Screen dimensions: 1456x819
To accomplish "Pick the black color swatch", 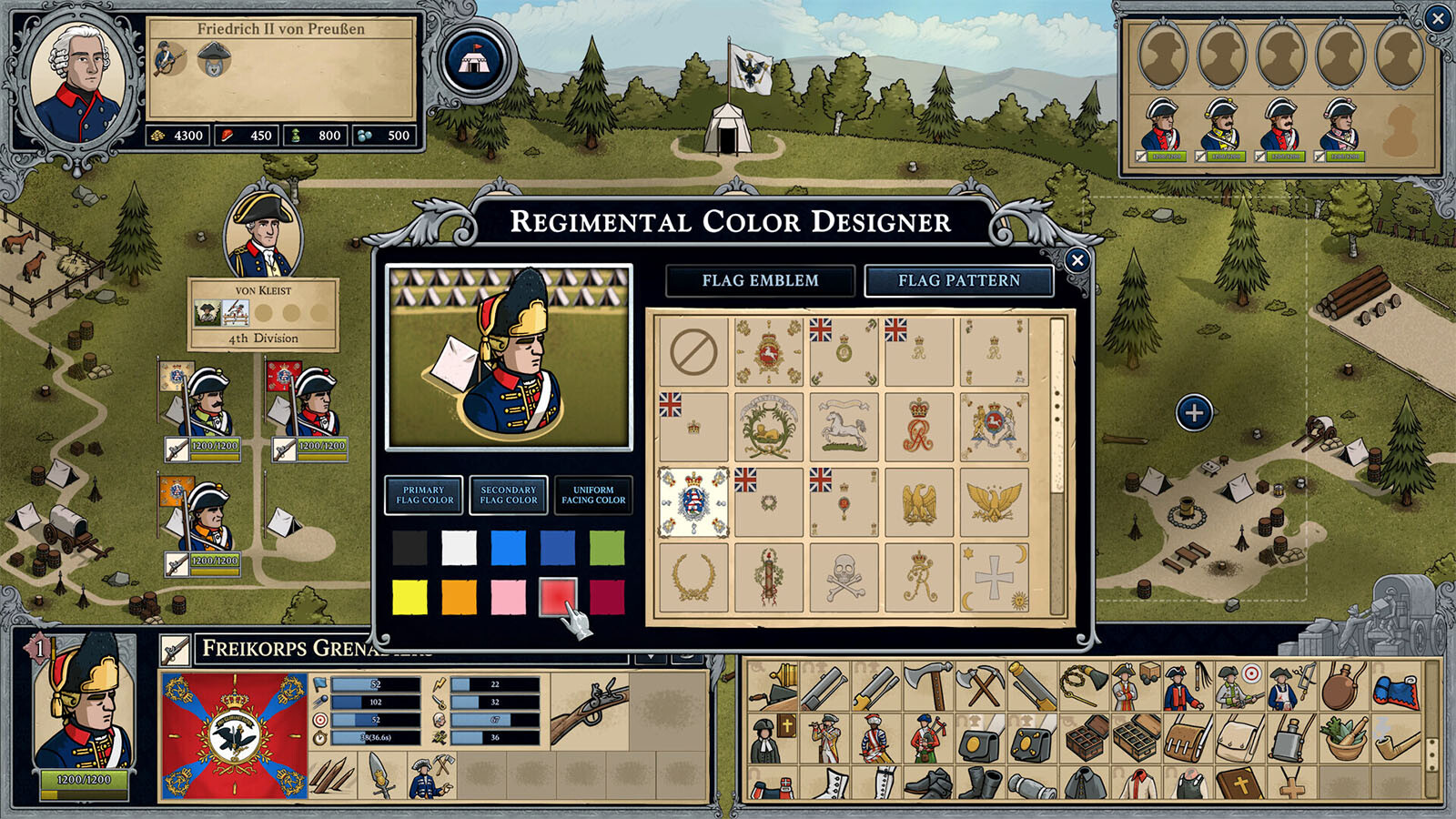I will [x=409, y=549].
